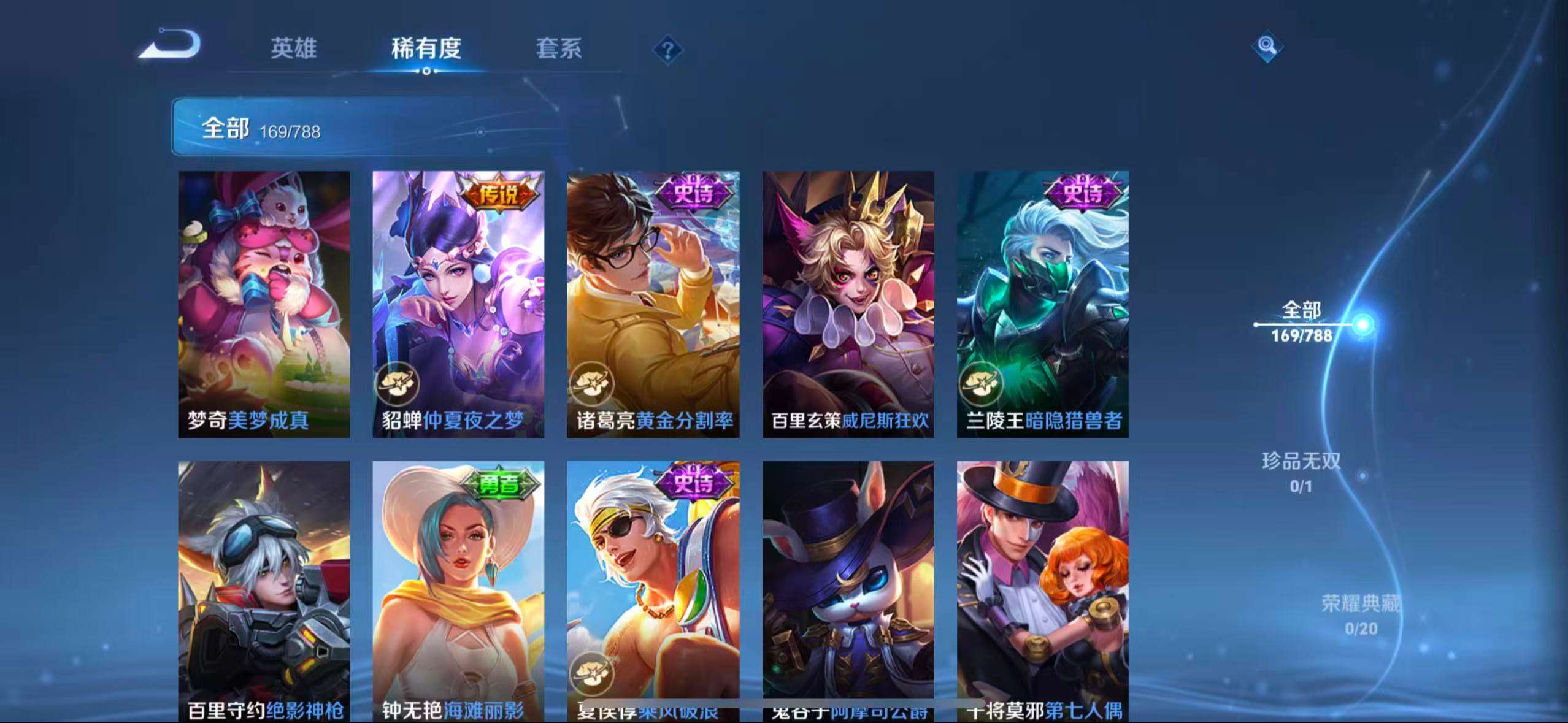Switch to the 英雄 tab

point(293,49)
